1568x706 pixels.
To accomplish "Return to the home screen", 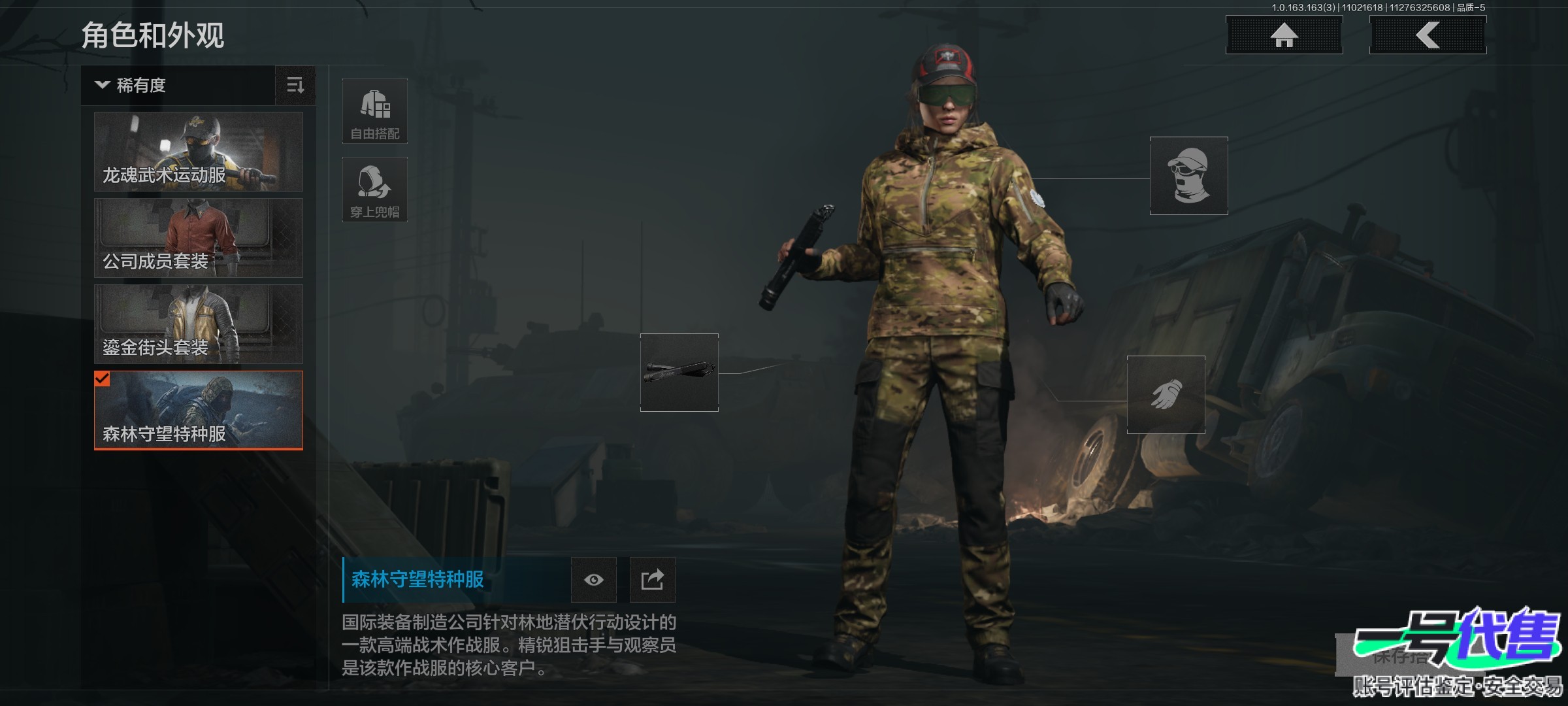I will pyautogui.click(x=1284, y=35).
